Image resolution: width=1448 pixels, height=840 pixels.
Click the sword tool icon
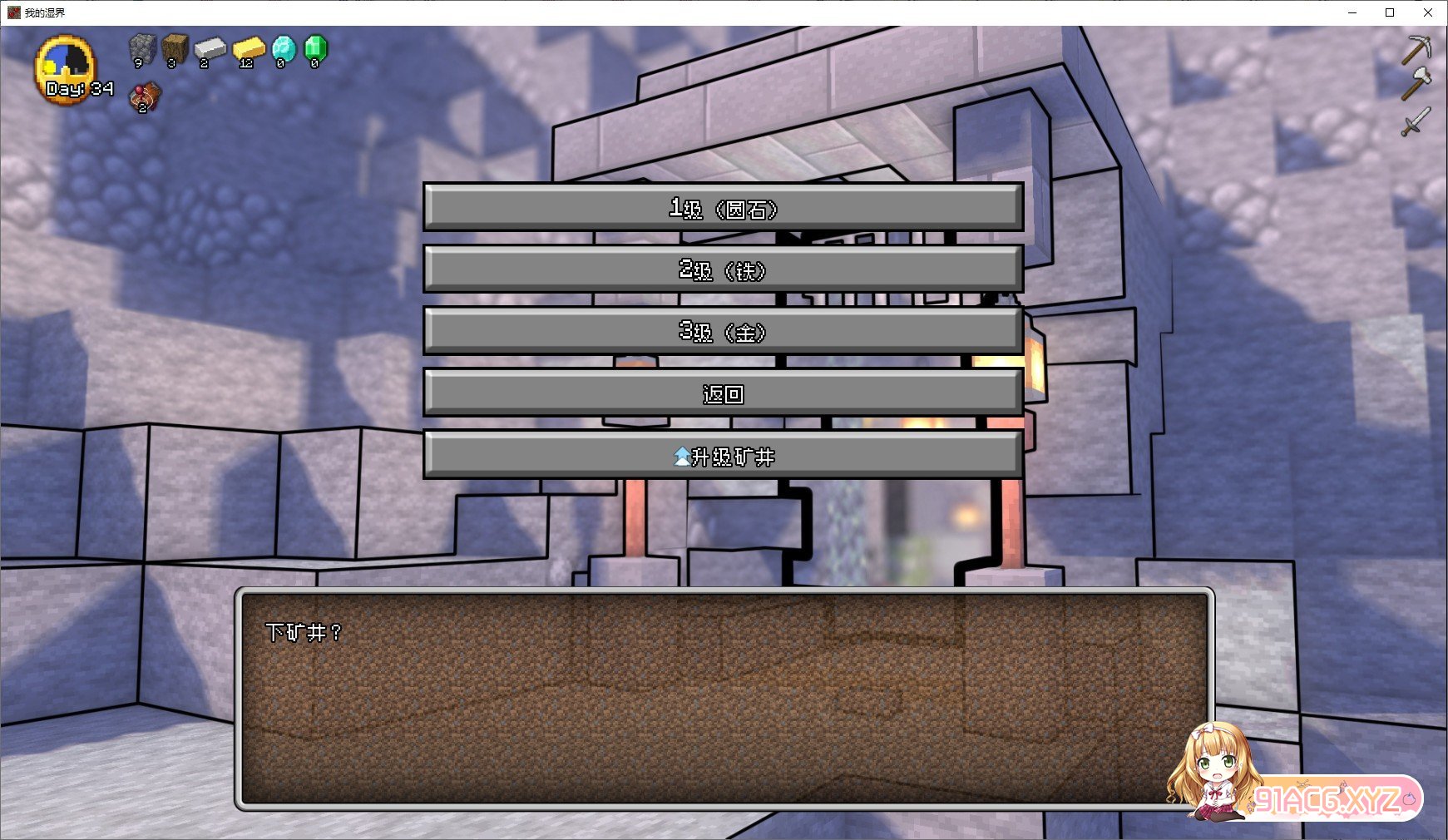(1416, 121)
